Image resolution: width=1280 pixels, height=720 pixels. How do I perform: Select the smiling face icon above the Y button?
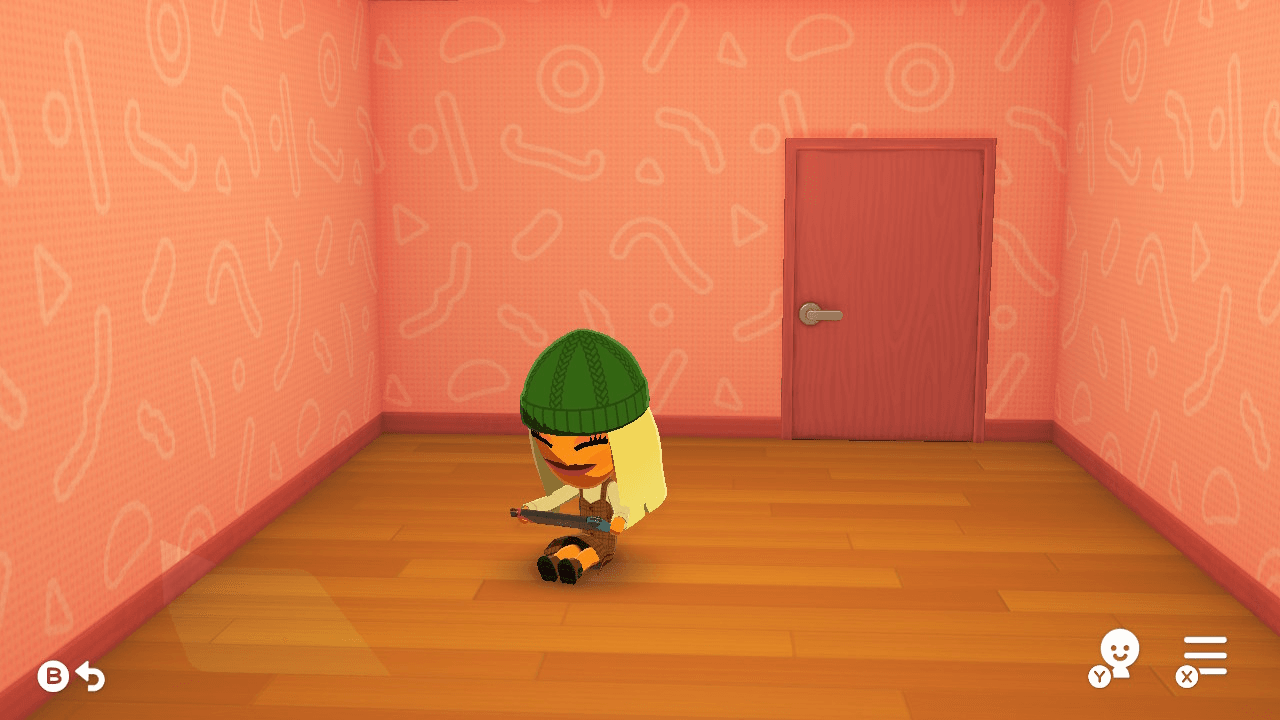click(1121, 647)
